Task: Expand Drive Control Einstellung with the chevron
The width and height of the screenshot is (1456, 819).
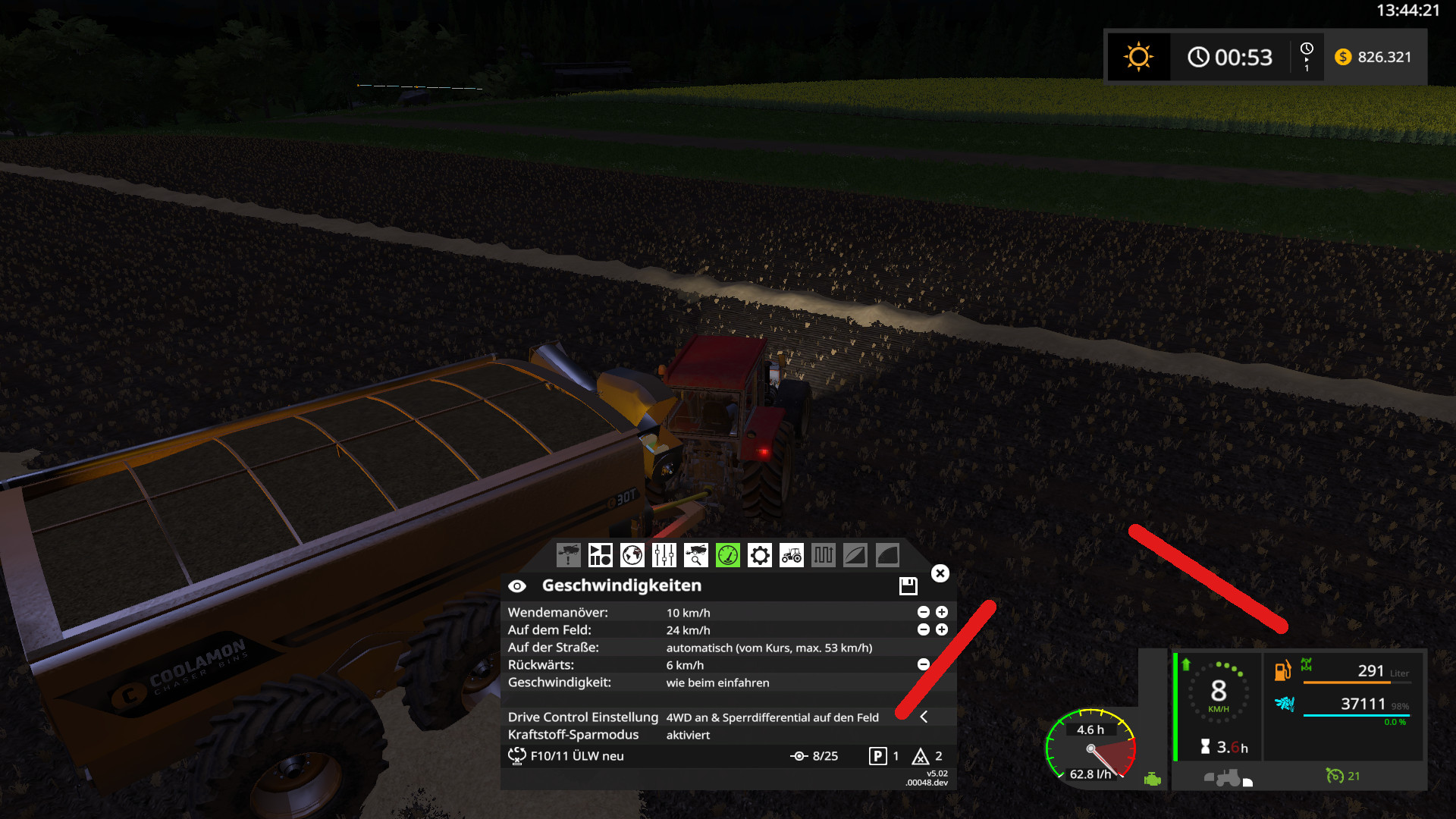Action: pos(924,717)
